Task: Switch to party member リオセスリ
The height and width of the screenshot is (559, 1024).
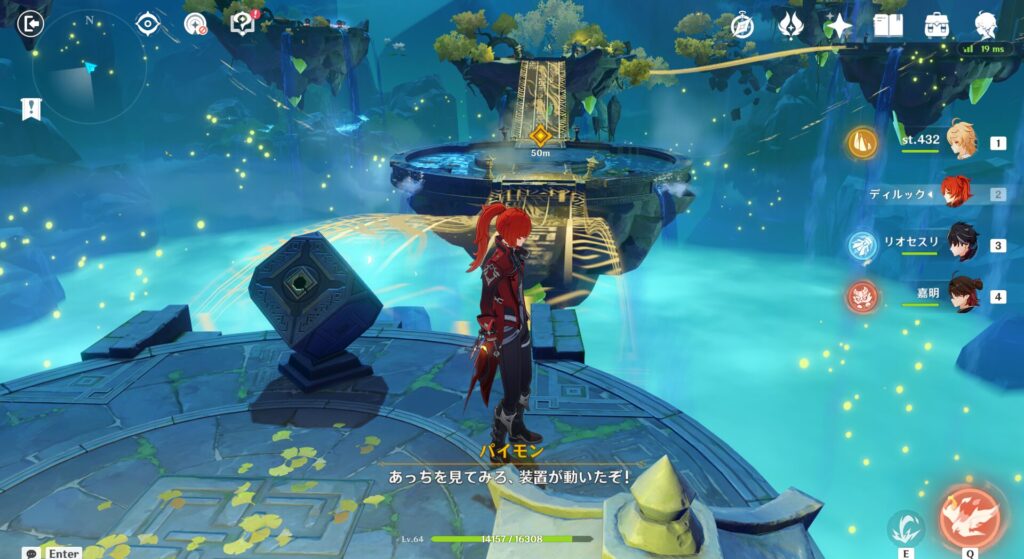Action: point(962,244)
